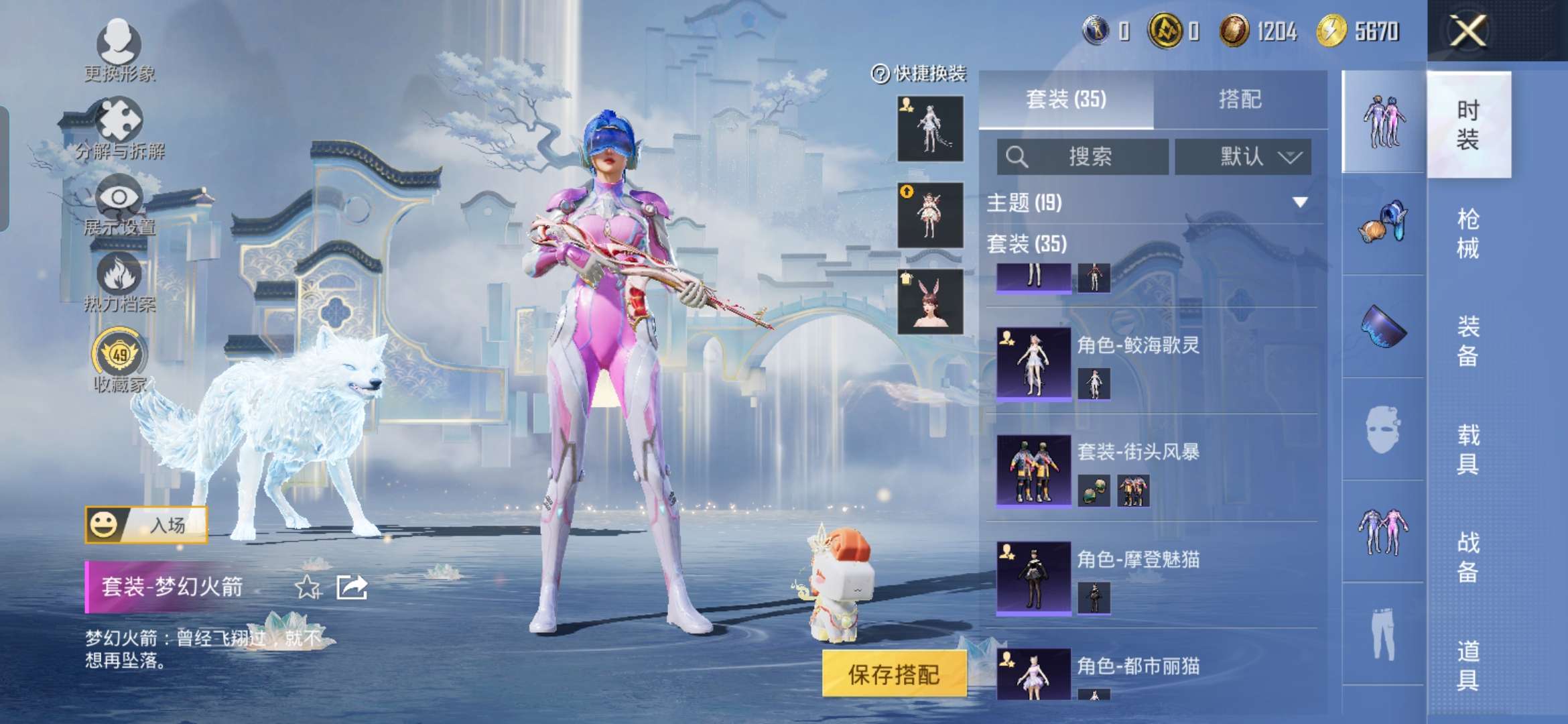Open the 热力档案 flame icon
The width and height of the screenshot is (1568, 724).
119,282
